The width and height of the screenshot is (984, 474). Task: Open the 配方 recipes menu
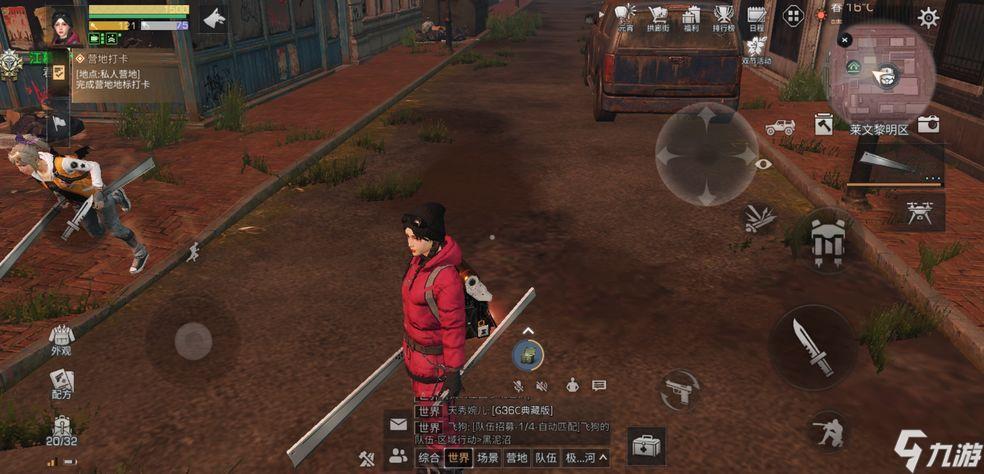pyautogui.click(x=62, y=383)
